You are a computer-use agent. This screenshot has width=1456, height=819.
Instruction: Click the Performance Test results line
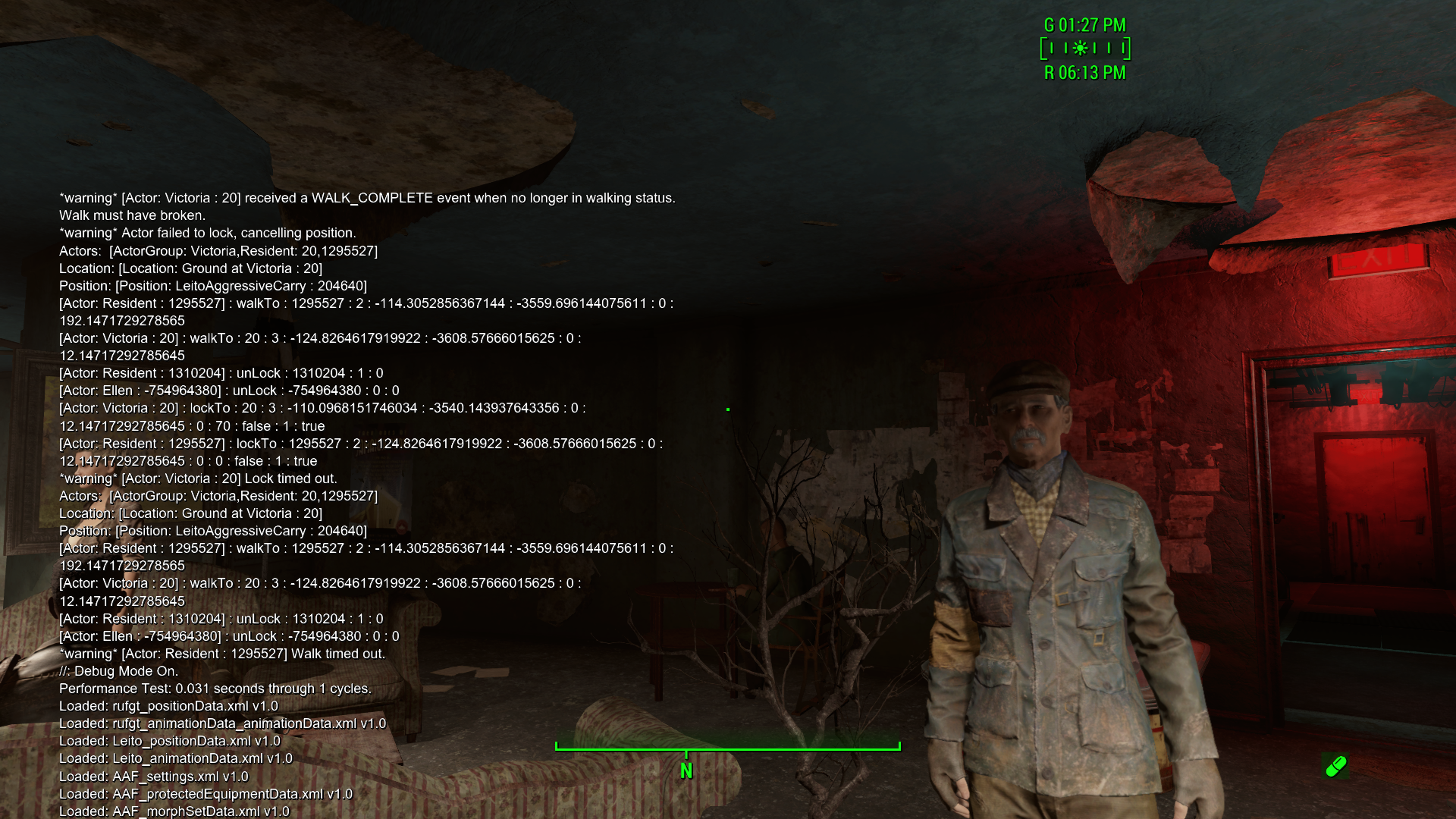tap(215, 689)
